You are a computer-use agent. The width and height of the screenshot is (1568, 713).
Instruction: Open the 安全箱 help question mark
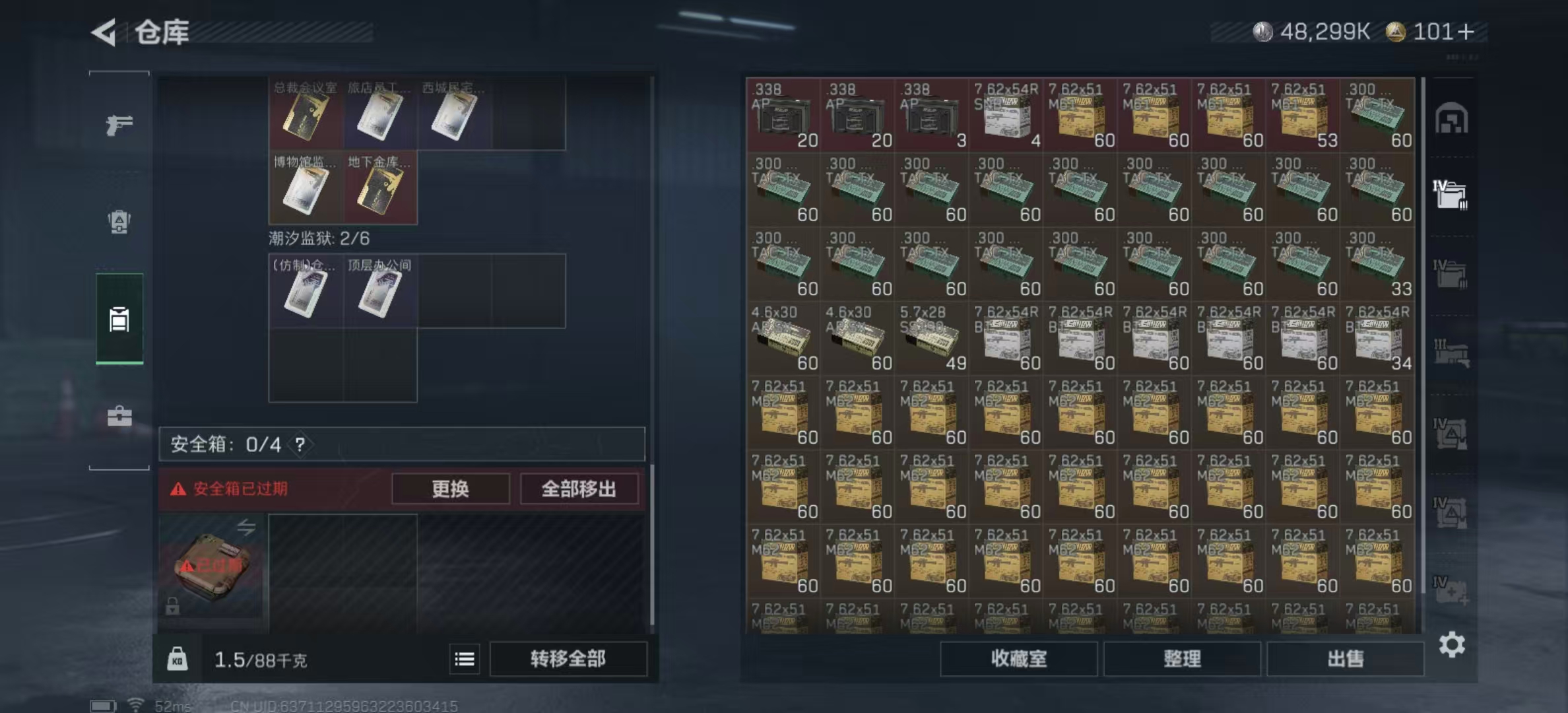pyautogui.click(x=301, y=444)
